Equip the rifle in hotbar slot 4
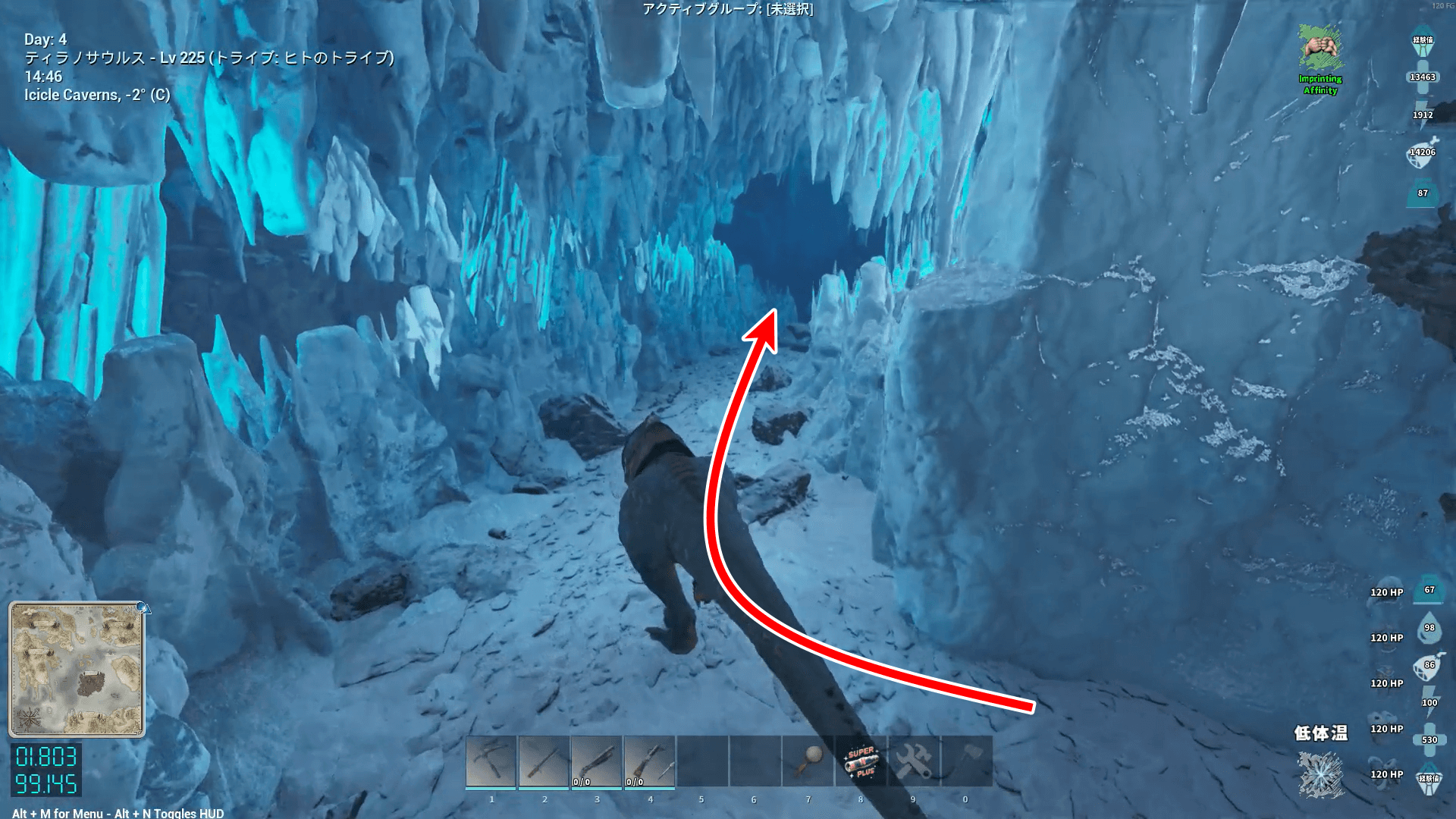Screen dimensions: 1456x819 click(x=650, y=761)
